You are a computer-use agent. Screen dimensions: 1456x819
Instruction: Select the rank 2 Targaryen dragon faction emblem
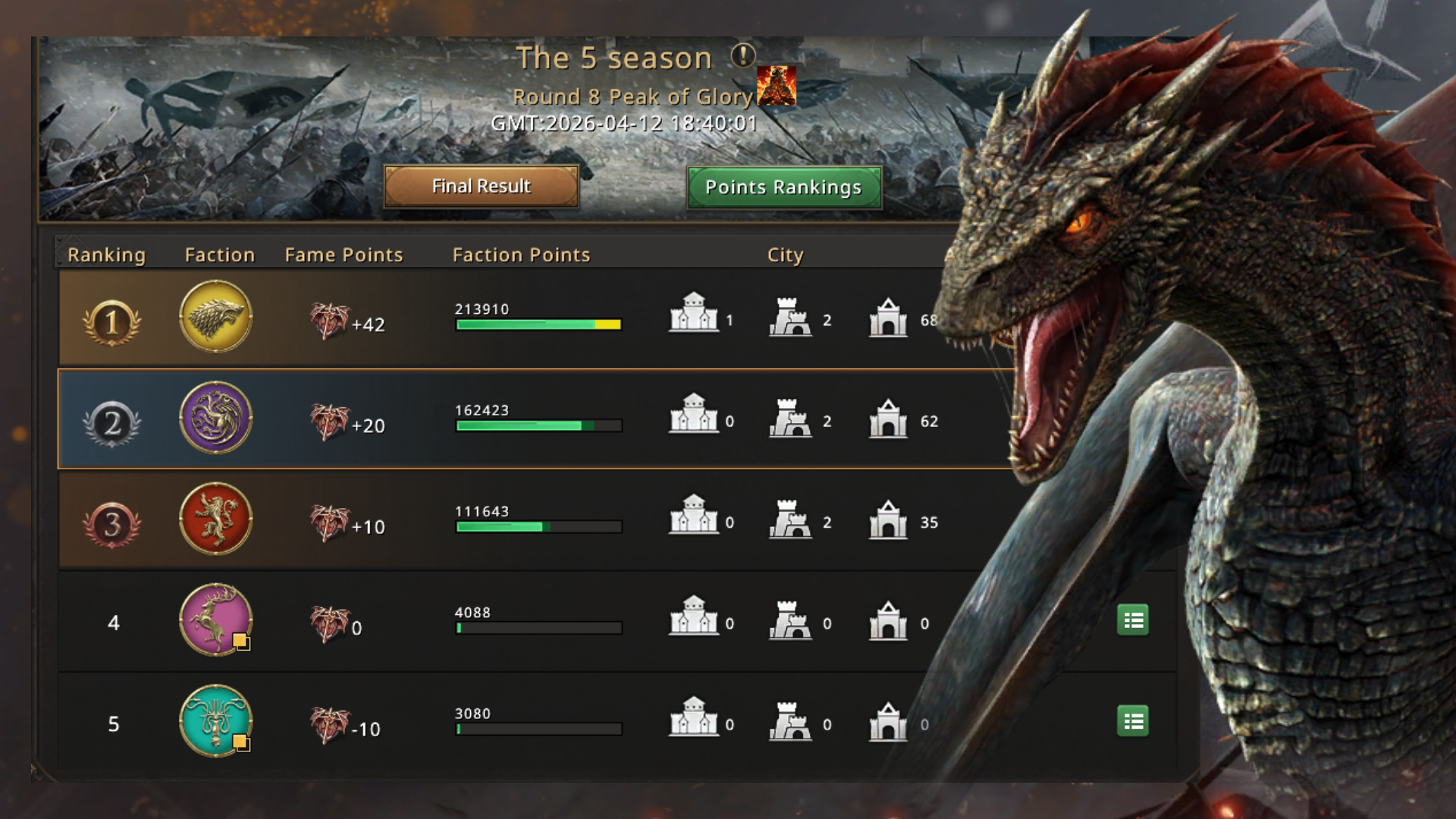(216, 418)
